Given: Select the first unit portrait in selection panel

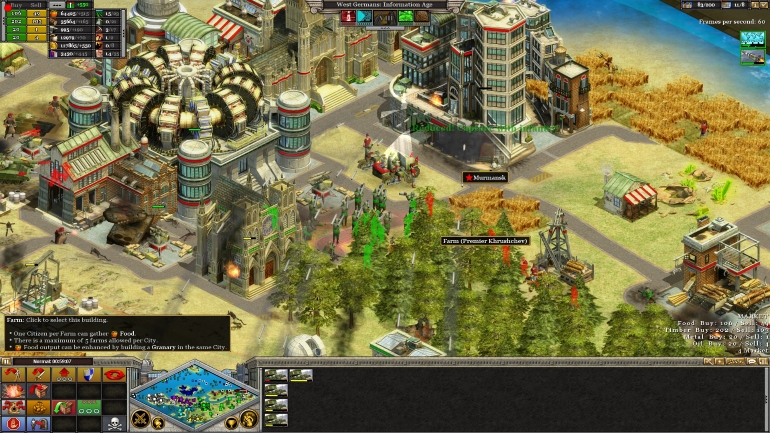Looking at the screenshot, I should pos(274,376).
